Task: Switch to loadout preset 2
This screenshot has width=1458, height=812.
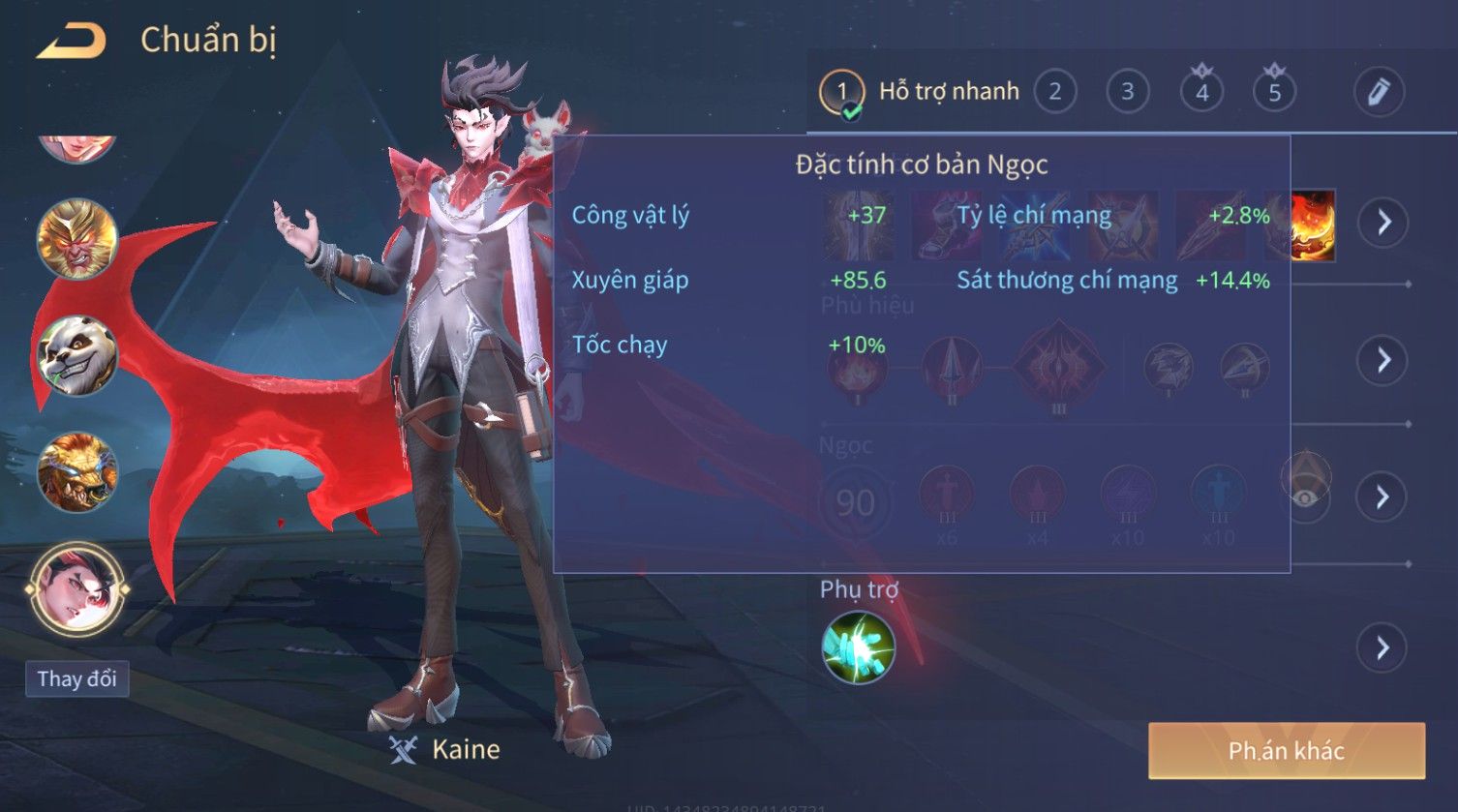Action: [1054, 92]
